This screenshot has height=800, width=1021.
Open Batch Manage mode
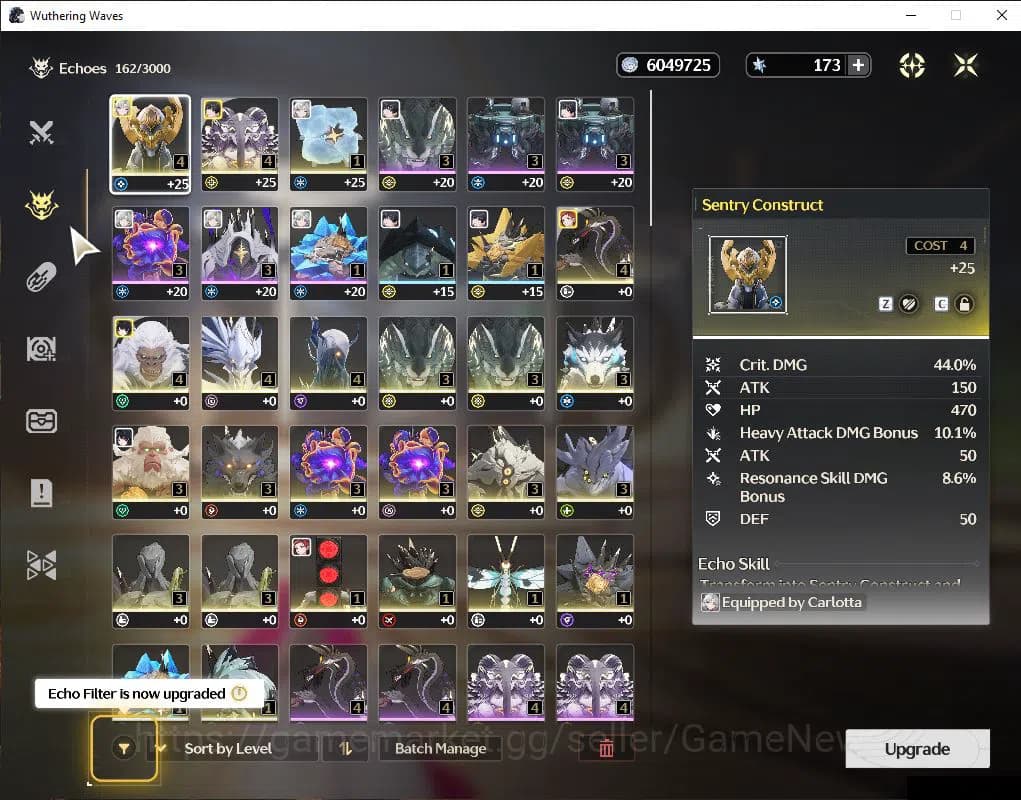click(440, 748)
